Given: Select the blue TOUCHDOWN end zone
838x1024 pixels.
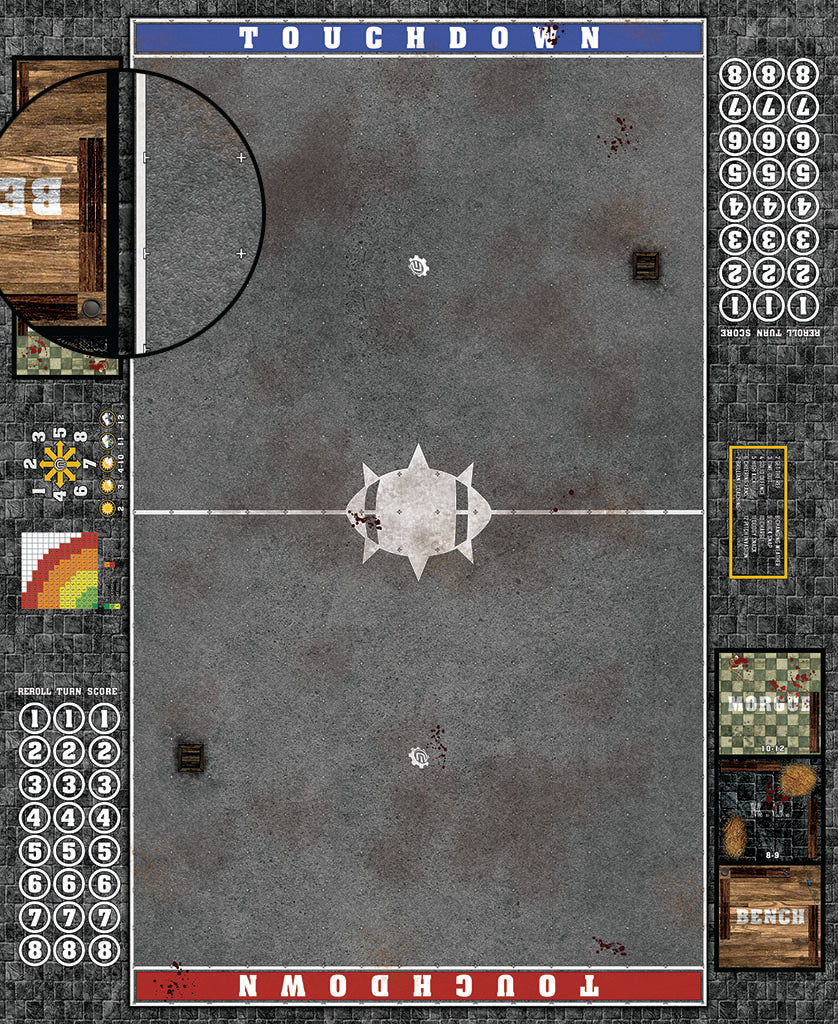Looking at the screenshot, I should coord(418,38).
